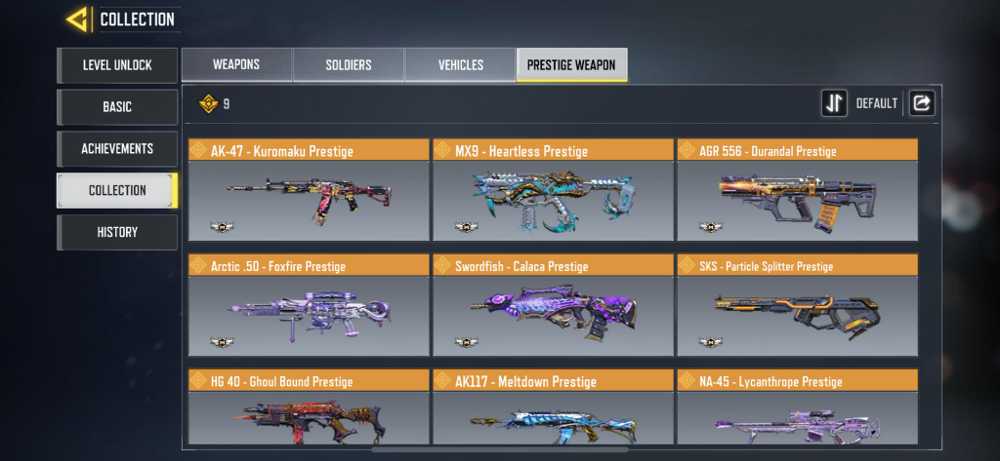Select the AK-47 Kuromaku Prestige card
The width and height of the screenshot is (1000, 461).
308,190
